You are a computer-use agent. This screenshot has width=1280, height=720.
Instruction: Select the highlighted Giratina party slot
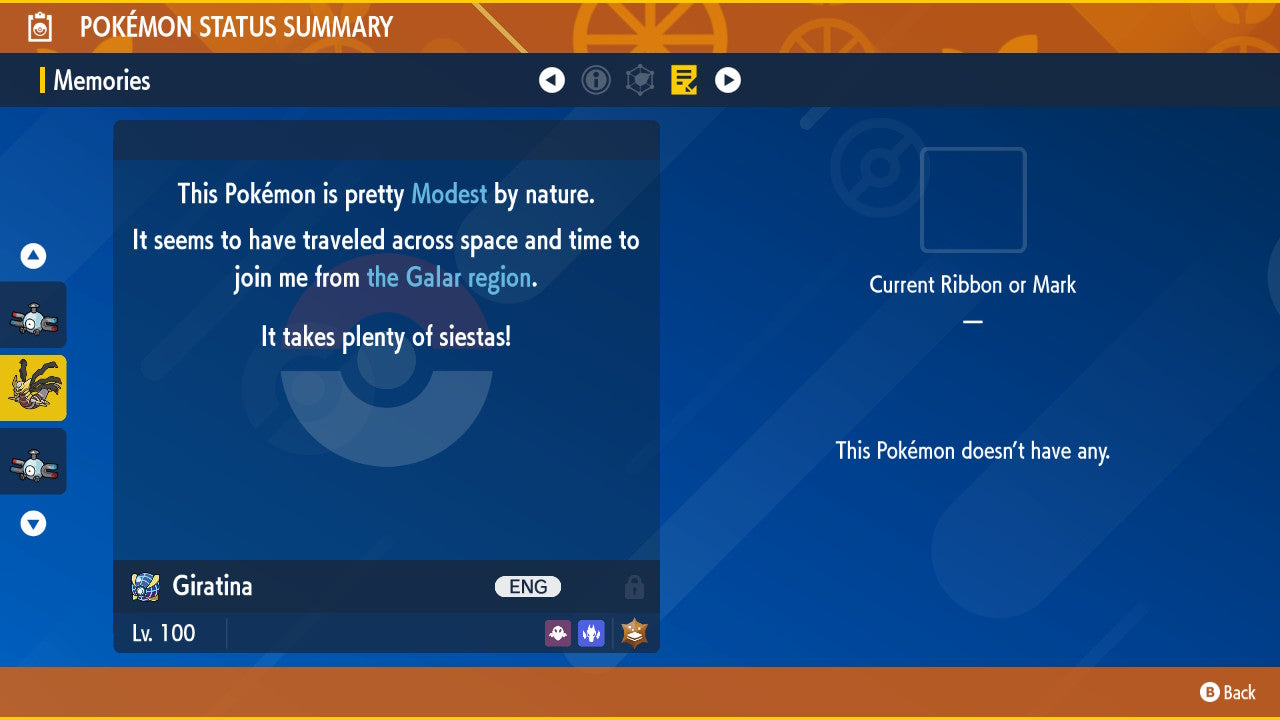click(x=33, y=388)
